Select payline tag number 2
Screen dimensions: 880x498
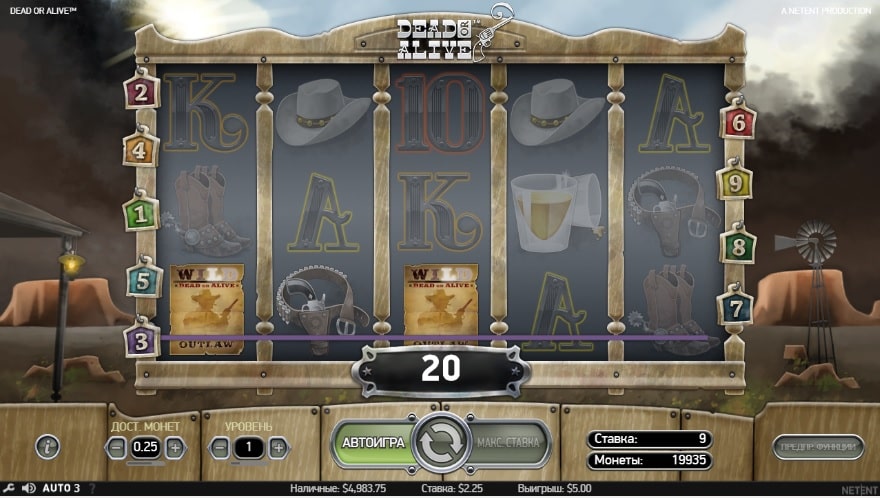(x=141, y=92)
